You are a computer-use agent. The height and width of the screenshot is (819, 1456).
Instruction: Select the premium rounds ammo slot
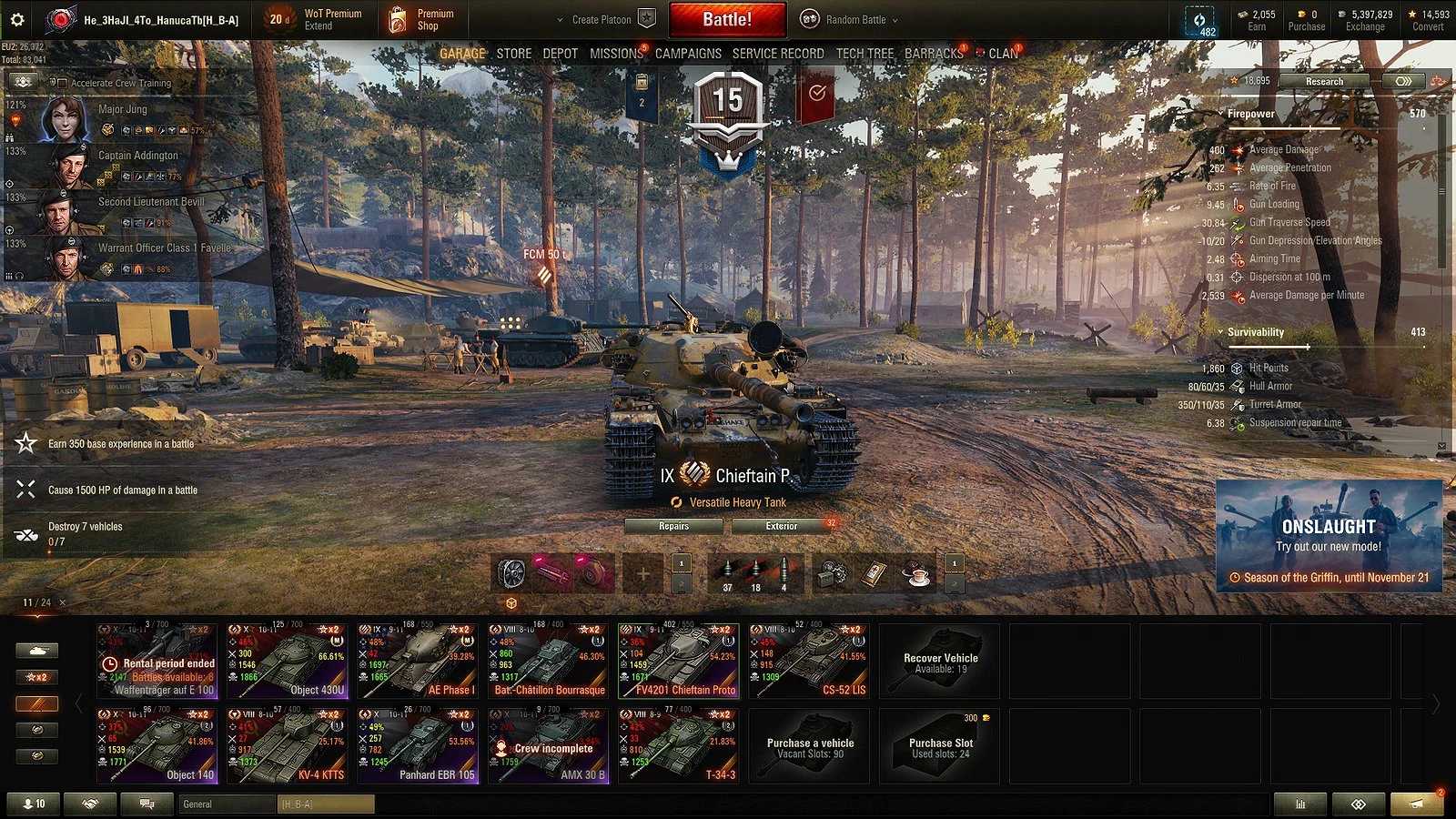754,573
